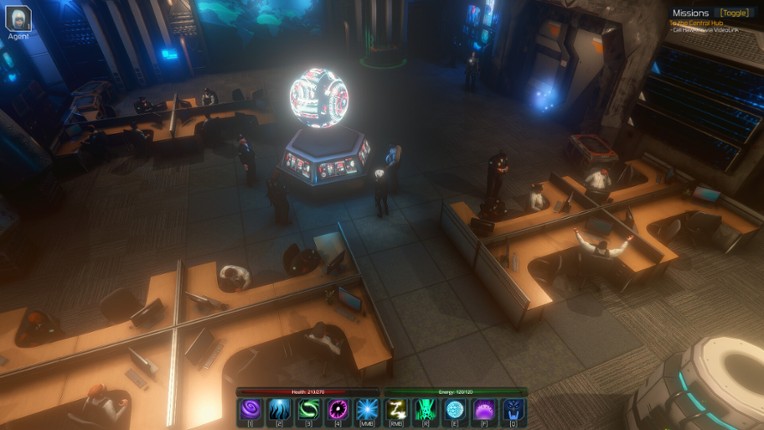Trigger the magenta dark orb ability
This screenshot has height=430, width=764.
[x=337, y=409]
